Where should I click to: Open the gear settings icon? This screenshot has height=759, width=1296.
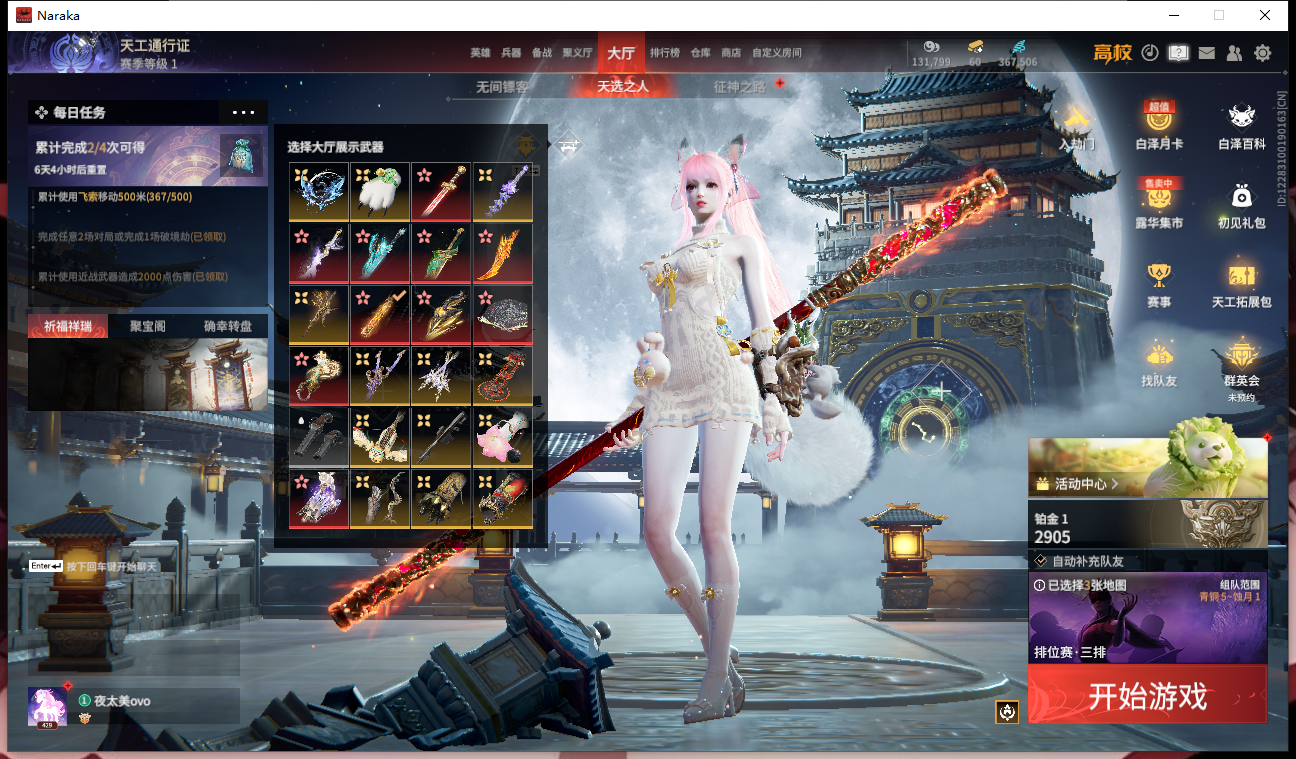(x=1263, y=53)
